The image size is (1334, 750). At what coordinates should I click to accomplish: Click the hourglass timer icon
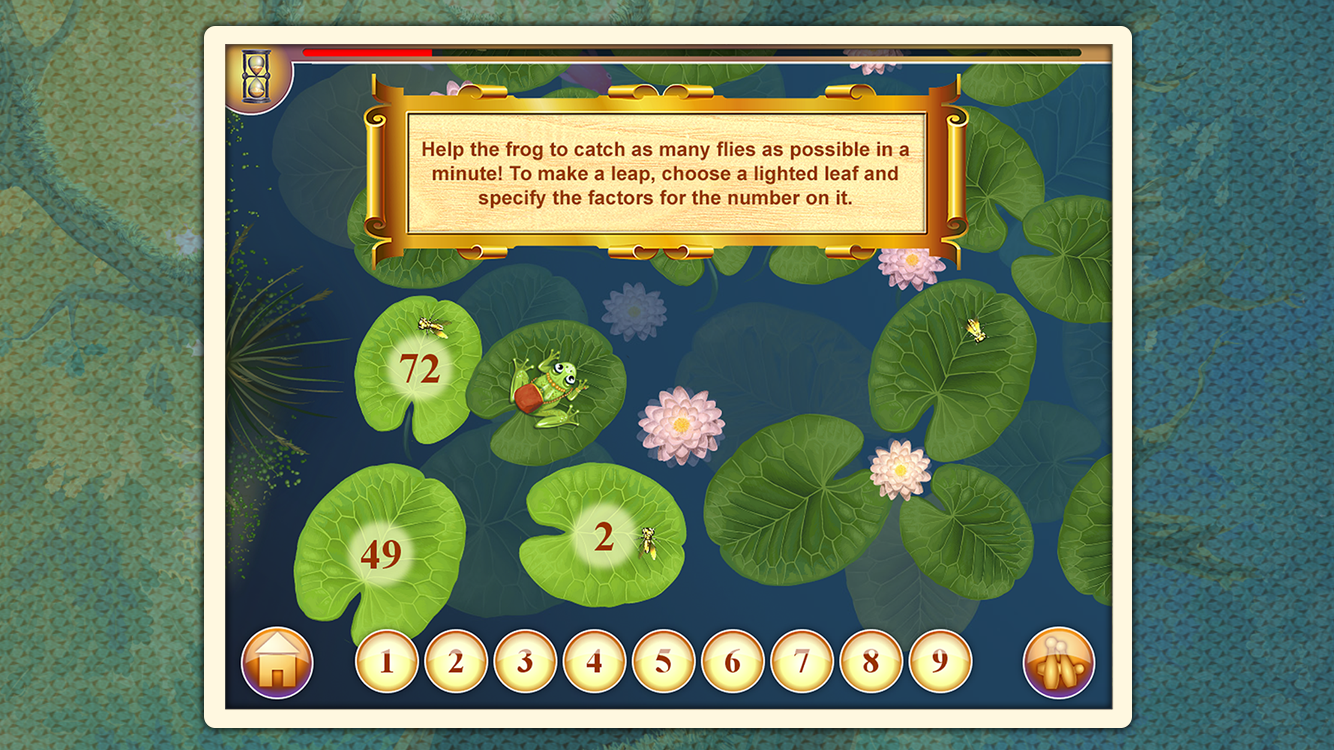click(256, 76)
